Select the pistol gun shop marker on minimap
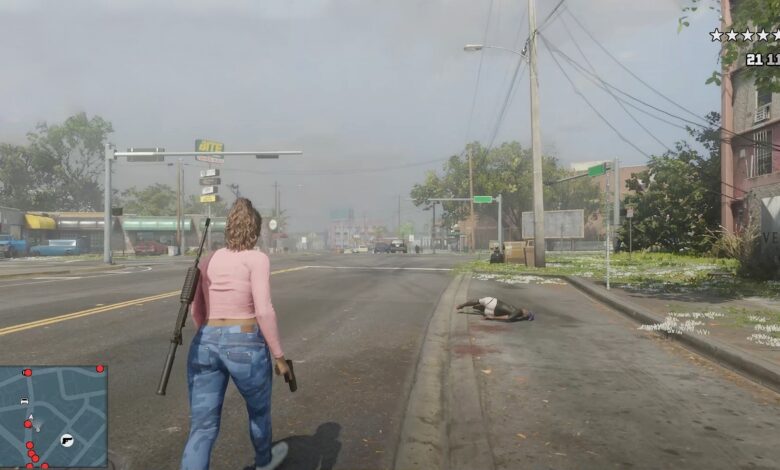This screenshot has width=780, height=470. [67, 440]
